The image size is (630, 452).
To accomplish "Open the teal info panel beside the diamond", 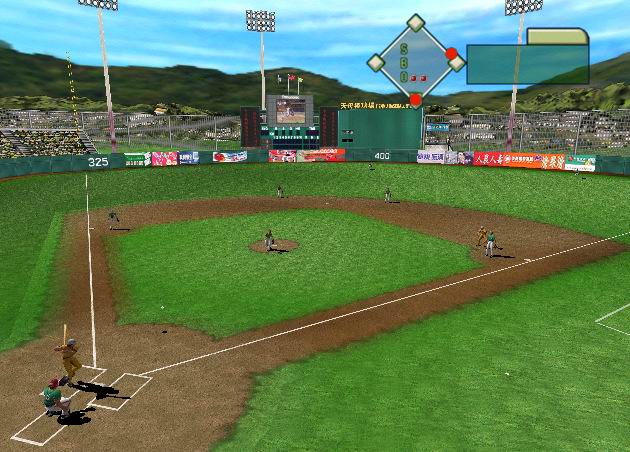I will [x=527, y=66].
